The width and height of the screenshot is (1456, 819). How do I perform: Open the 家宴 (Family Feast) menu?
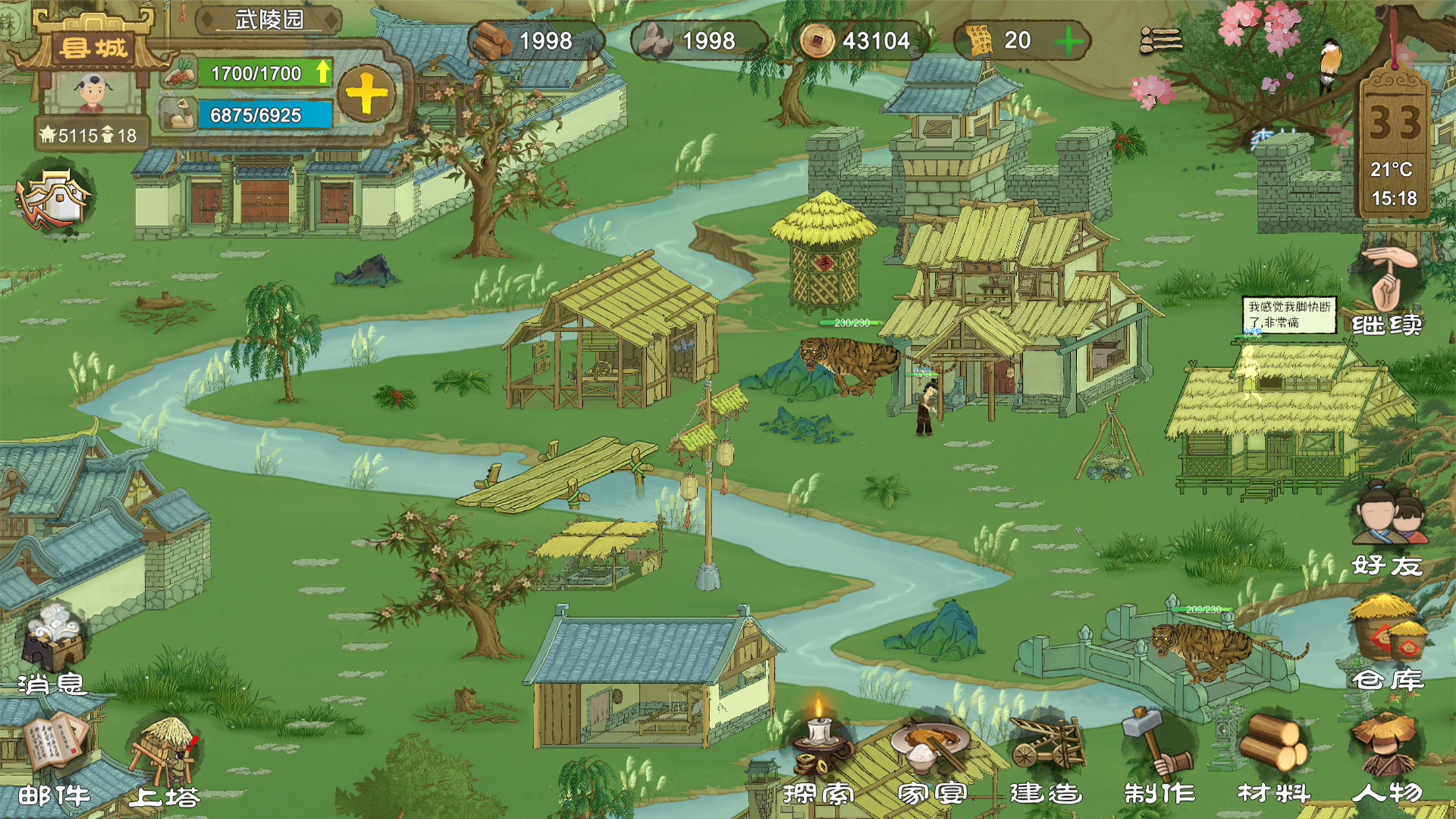pos(931,752)
